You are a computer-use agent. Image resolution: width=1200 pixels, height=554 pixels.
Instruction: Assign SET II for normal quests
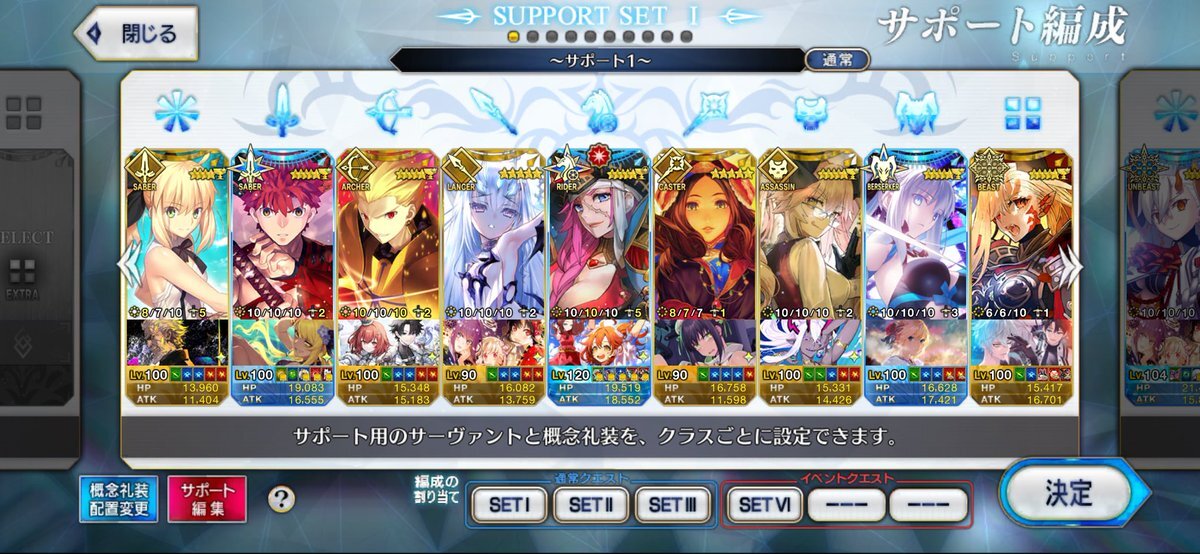[591, 505]
